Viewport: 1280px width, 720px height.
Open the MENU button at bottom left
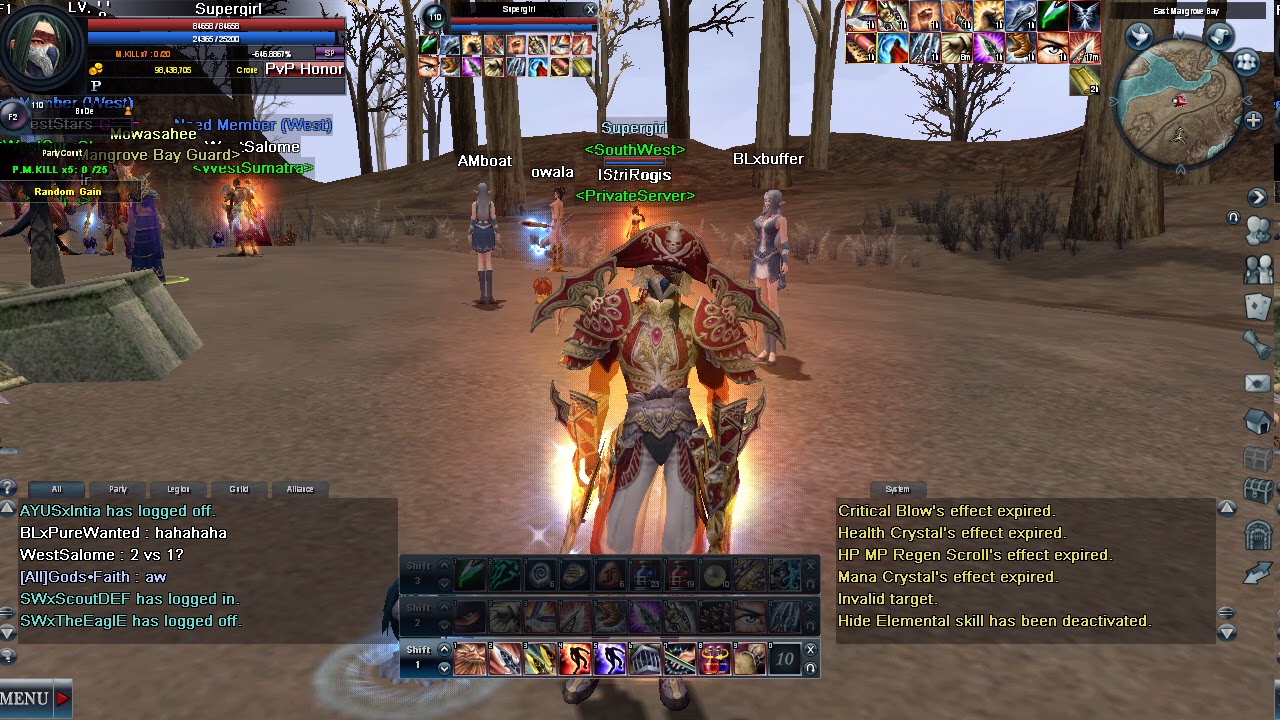pyautogui.click(x=25, y=699)
